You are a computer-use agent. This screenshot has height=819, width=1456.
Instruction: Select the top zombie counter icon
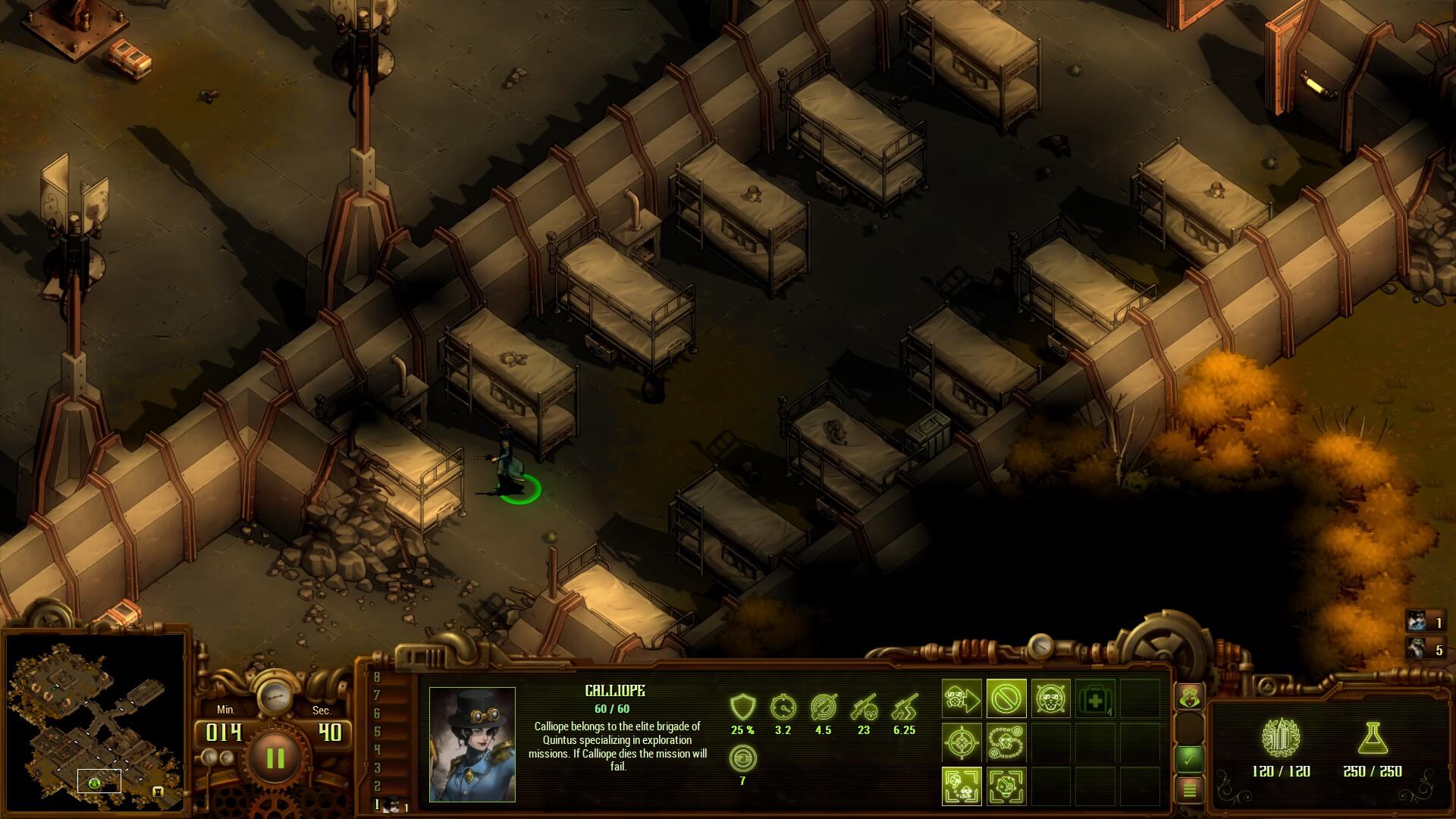coord(1417,623)
